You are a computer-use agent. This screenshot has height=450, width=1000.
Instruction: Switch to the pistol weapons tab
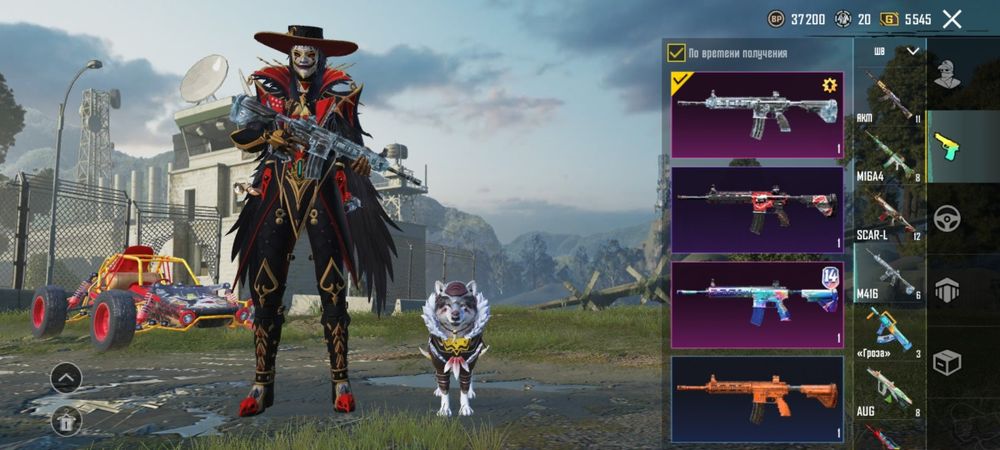946,146
